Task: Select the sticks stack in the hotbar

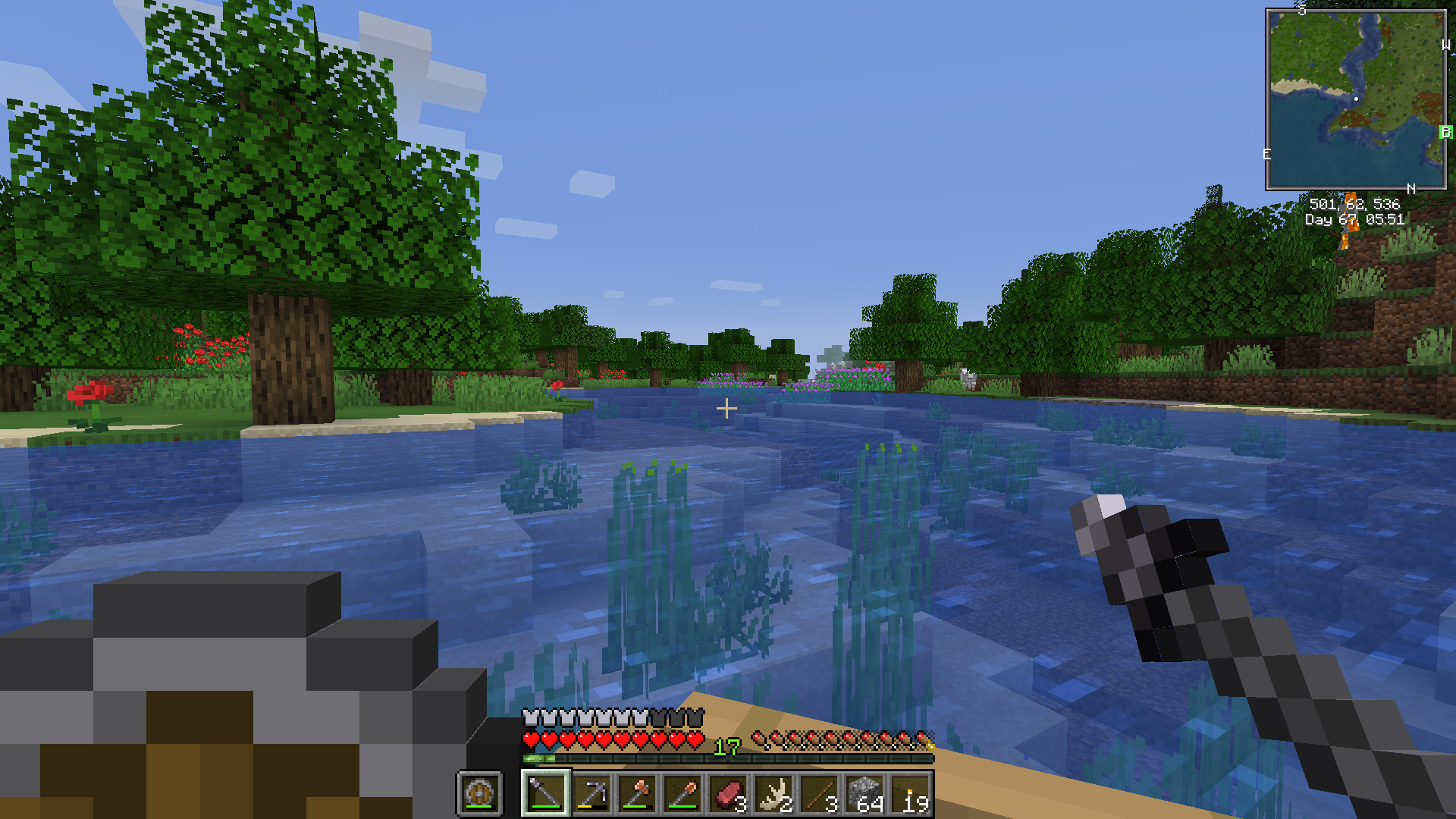Action: (x=820, y=793)
